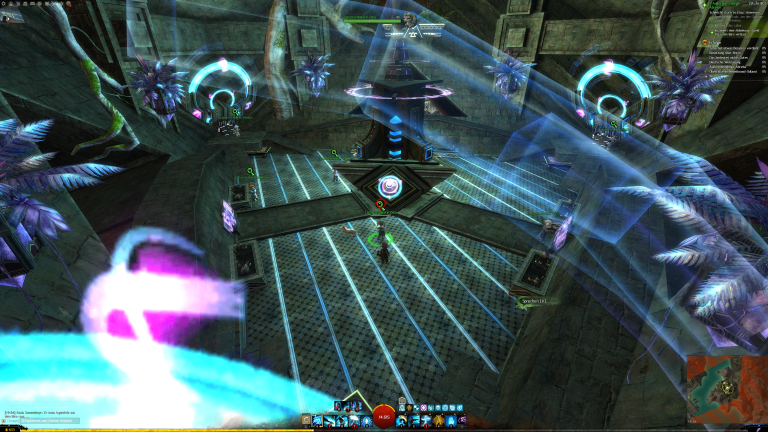Click the weapon swap slot left of skills
Viewport: 768px width, 432px height.
306,420
